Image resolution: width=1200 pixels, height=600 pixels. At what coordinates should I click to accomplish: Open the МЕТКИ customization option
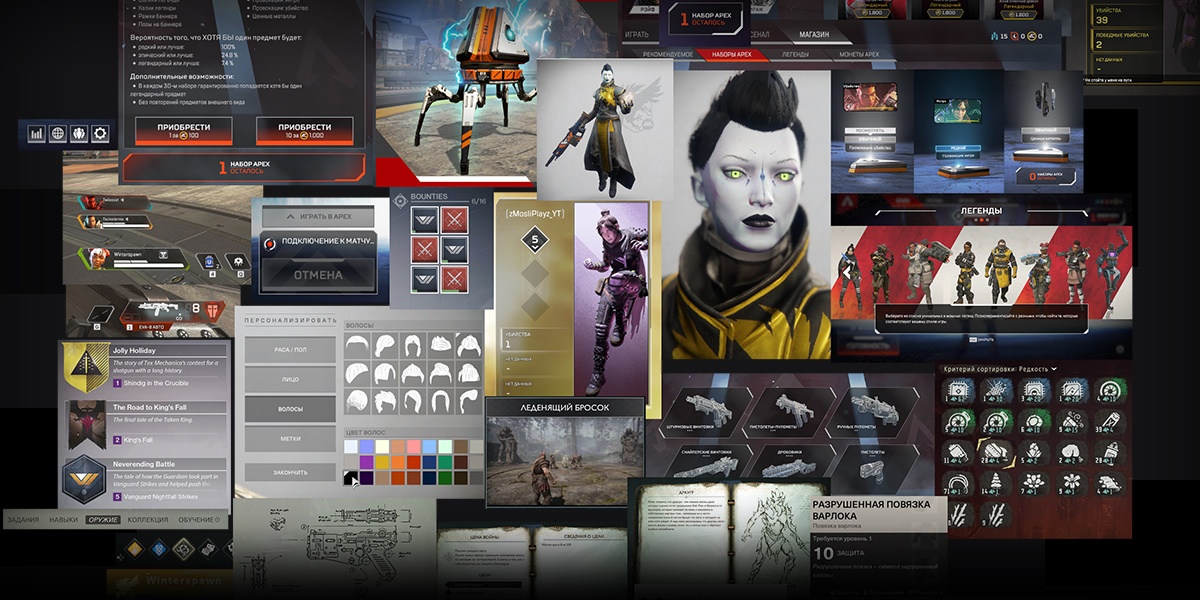click(x=290, y=439)
